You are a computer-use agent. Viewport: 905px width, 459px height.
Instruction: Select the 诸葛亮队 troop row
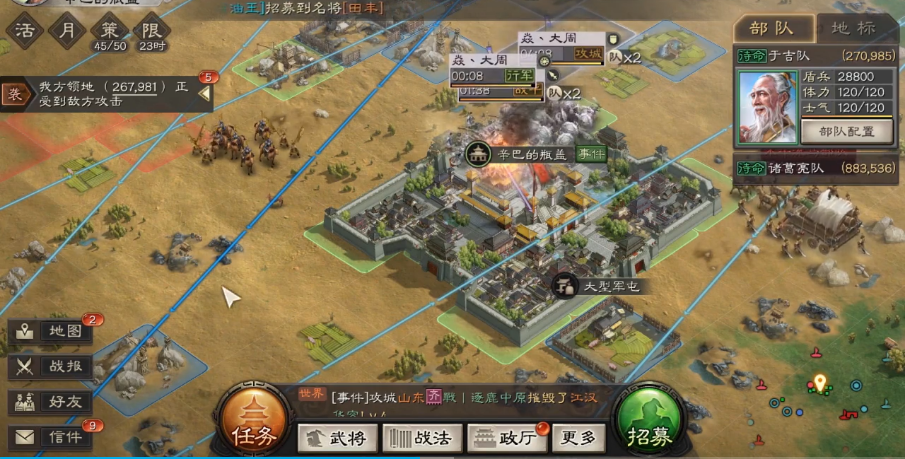click(814, 168)
